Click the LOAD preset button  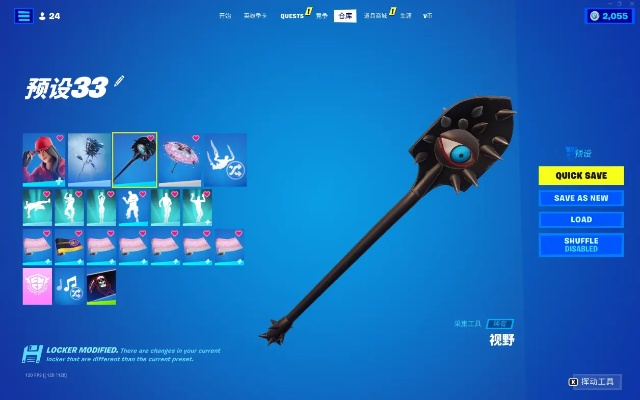(581, 219)
